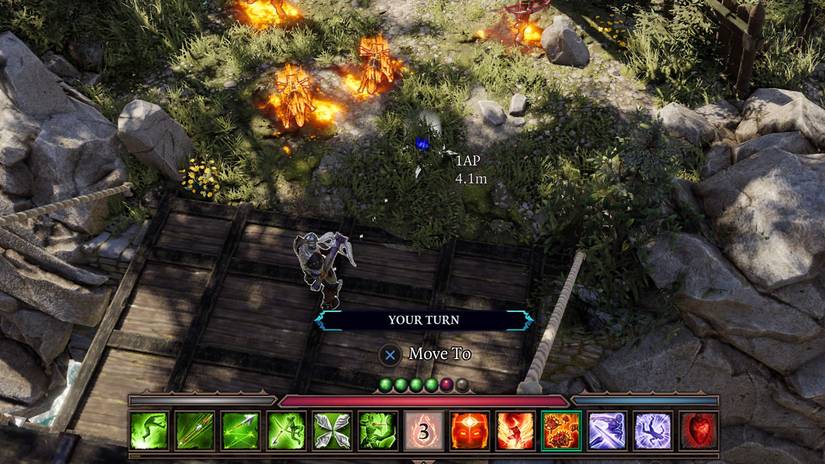
Task: Activate the green archer-with-bow skill
Action: 286,430
